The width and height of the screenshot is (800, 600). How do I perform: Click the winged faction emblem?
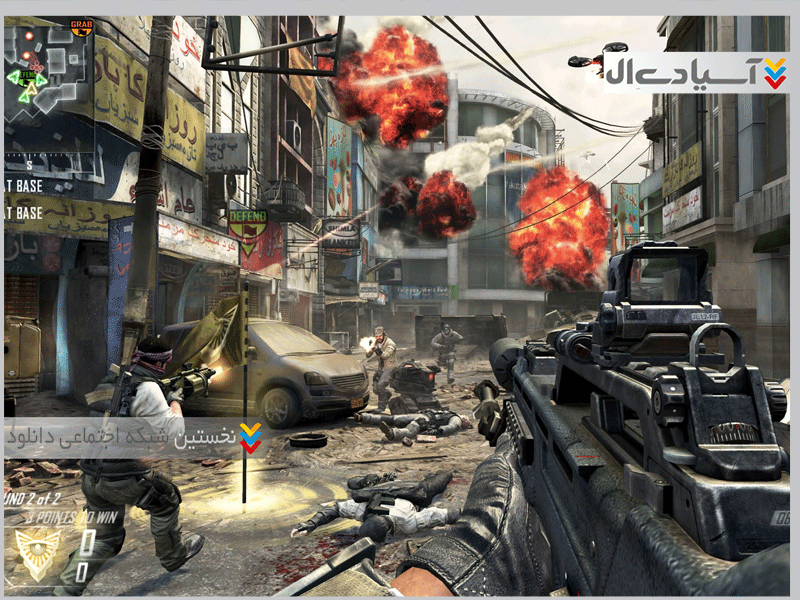click(39, 555)
